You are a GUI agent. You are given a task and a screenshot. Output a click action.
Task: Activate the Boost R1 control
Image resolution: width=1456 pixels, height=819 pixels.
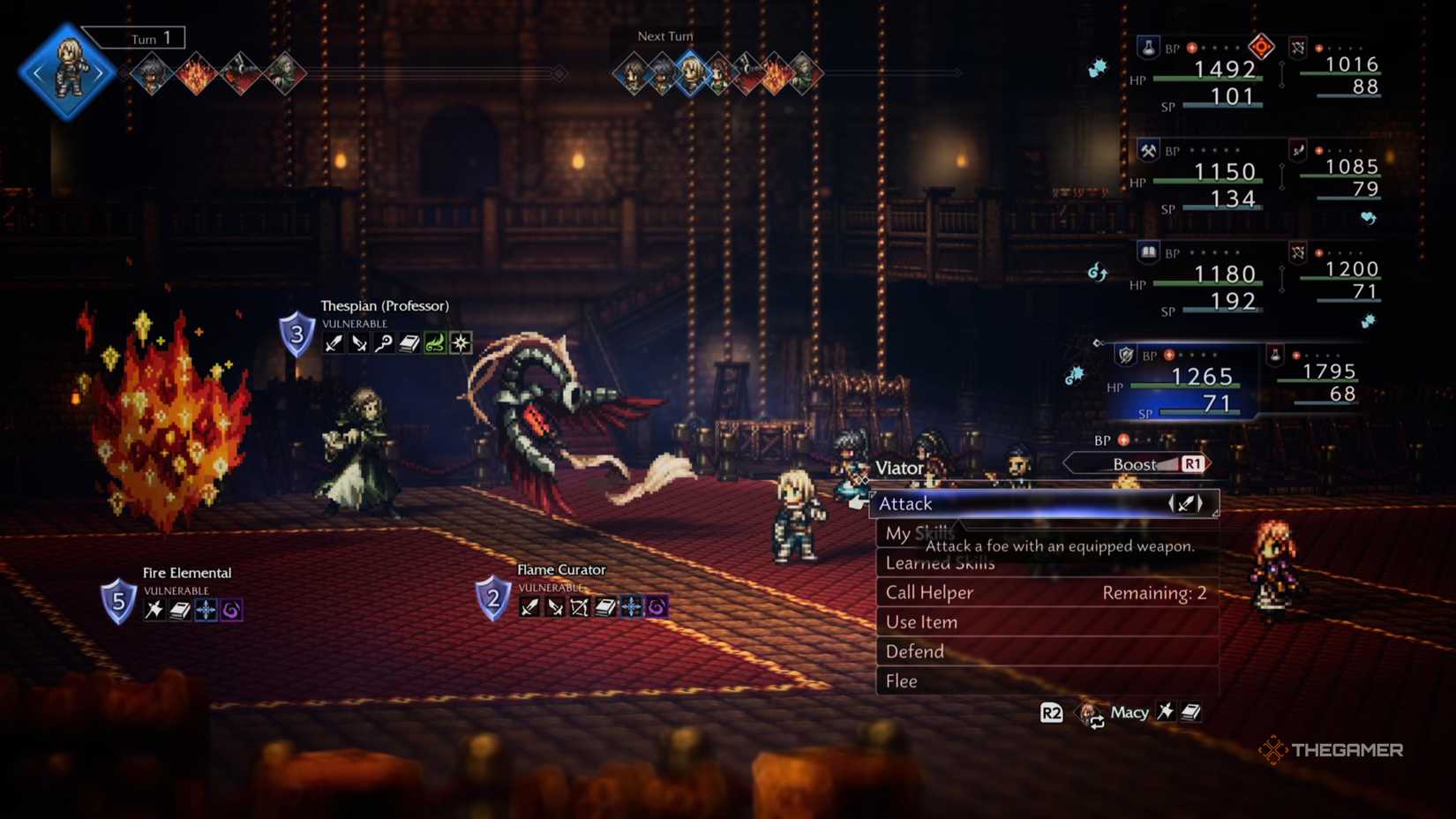click(1137, 462)
